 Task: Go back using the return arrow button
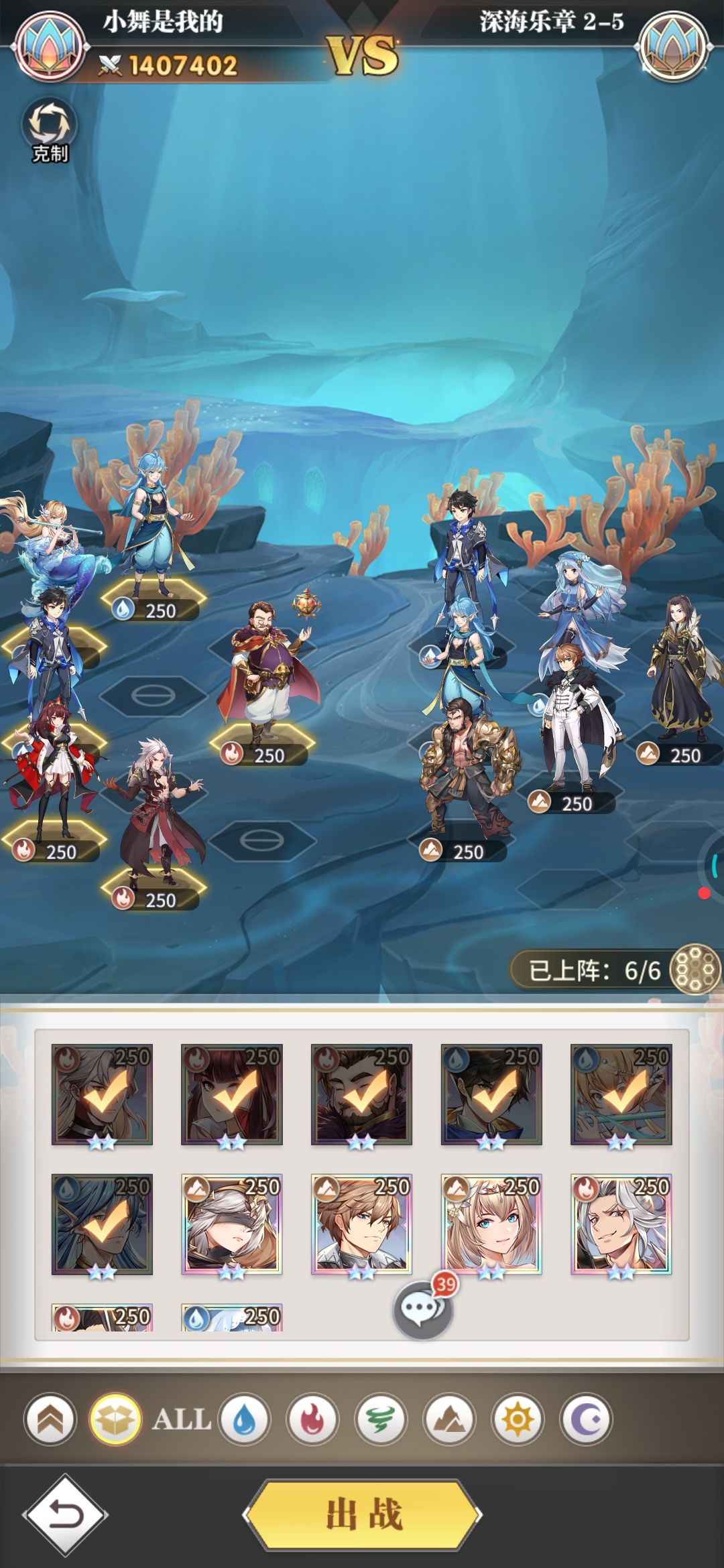point(65,1515)
